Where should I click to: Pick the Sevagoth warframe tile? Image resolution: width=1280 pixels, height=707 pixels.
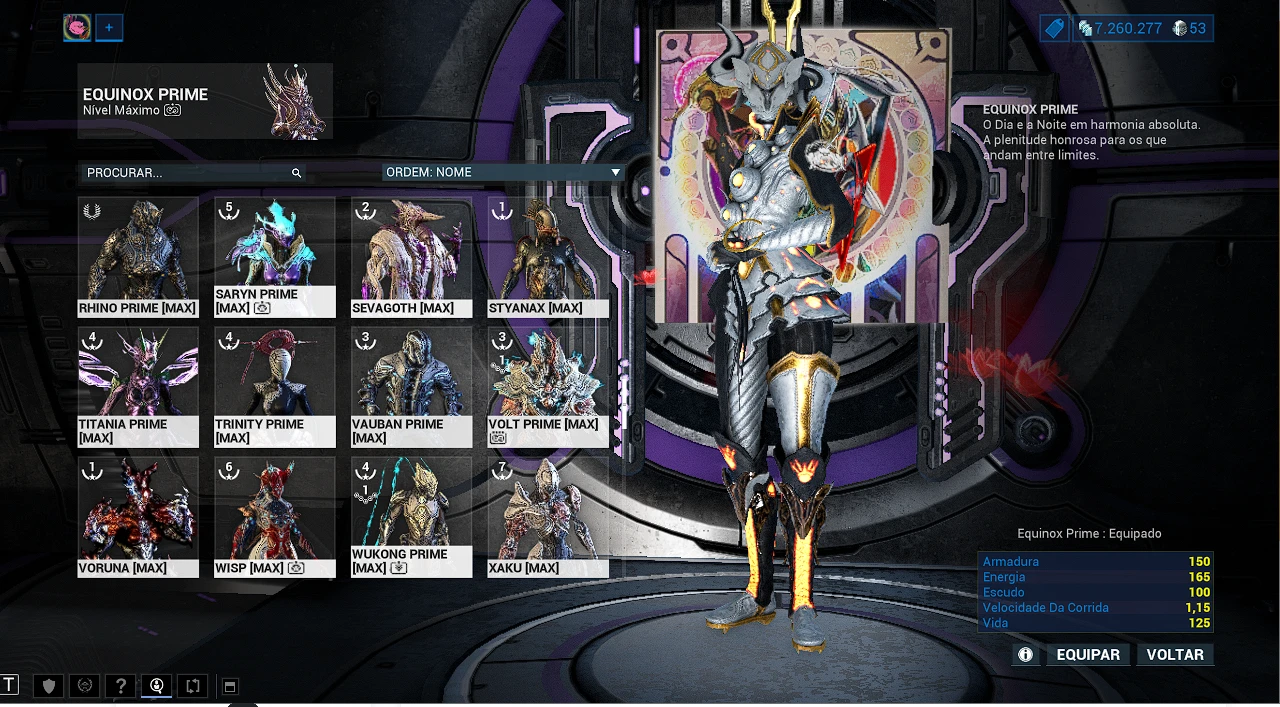pos(411,256)
